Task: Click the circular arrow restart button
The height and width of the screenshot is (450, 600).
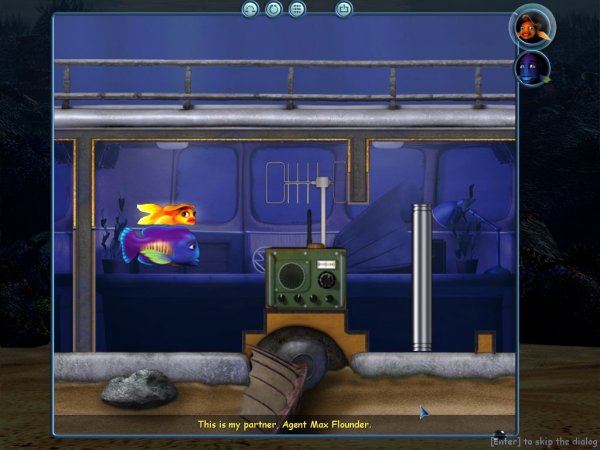Action: 274,9
